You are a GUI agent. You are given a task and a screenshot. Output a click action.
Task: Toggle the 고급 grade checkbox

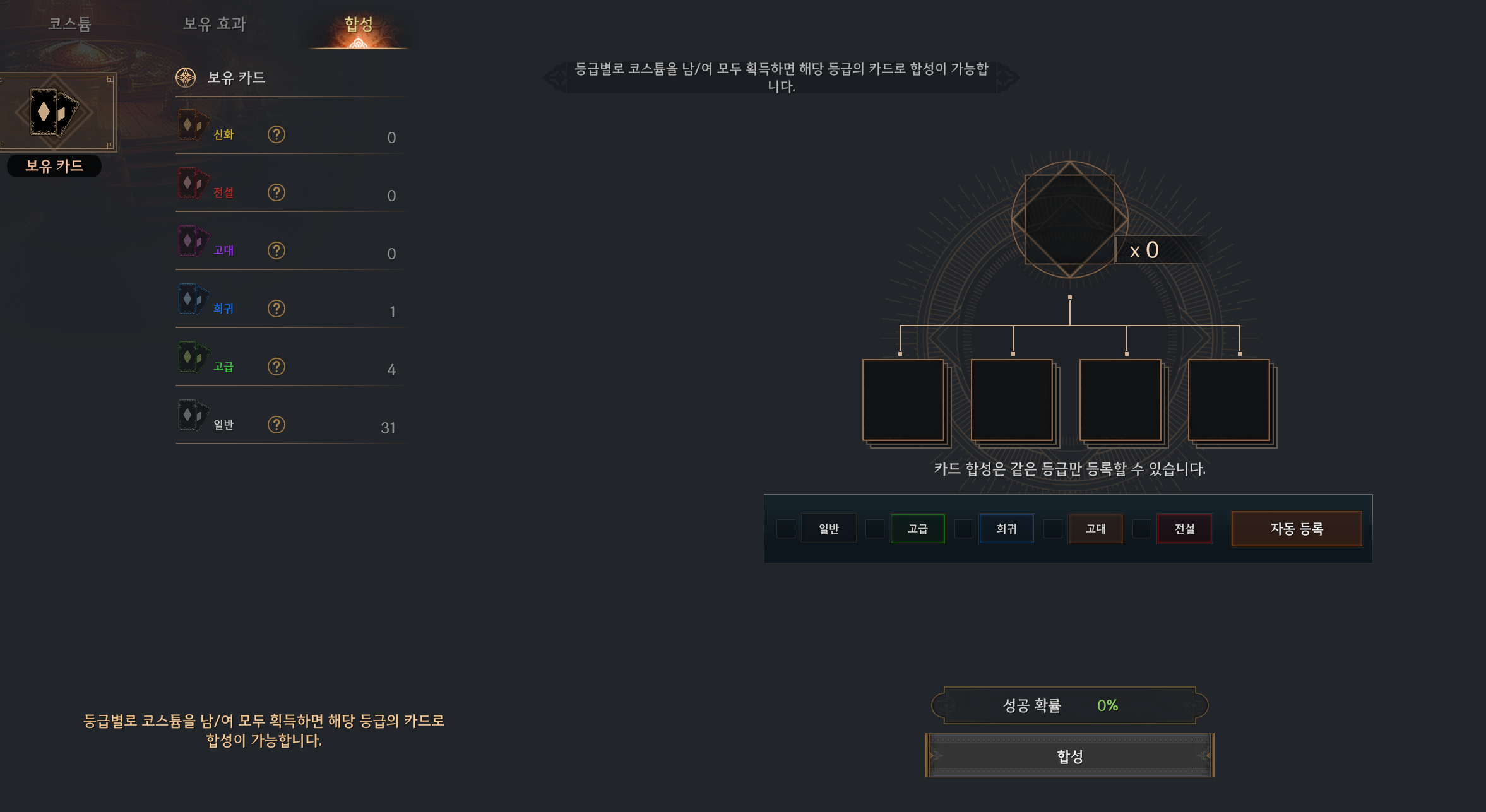click(874, 529)
